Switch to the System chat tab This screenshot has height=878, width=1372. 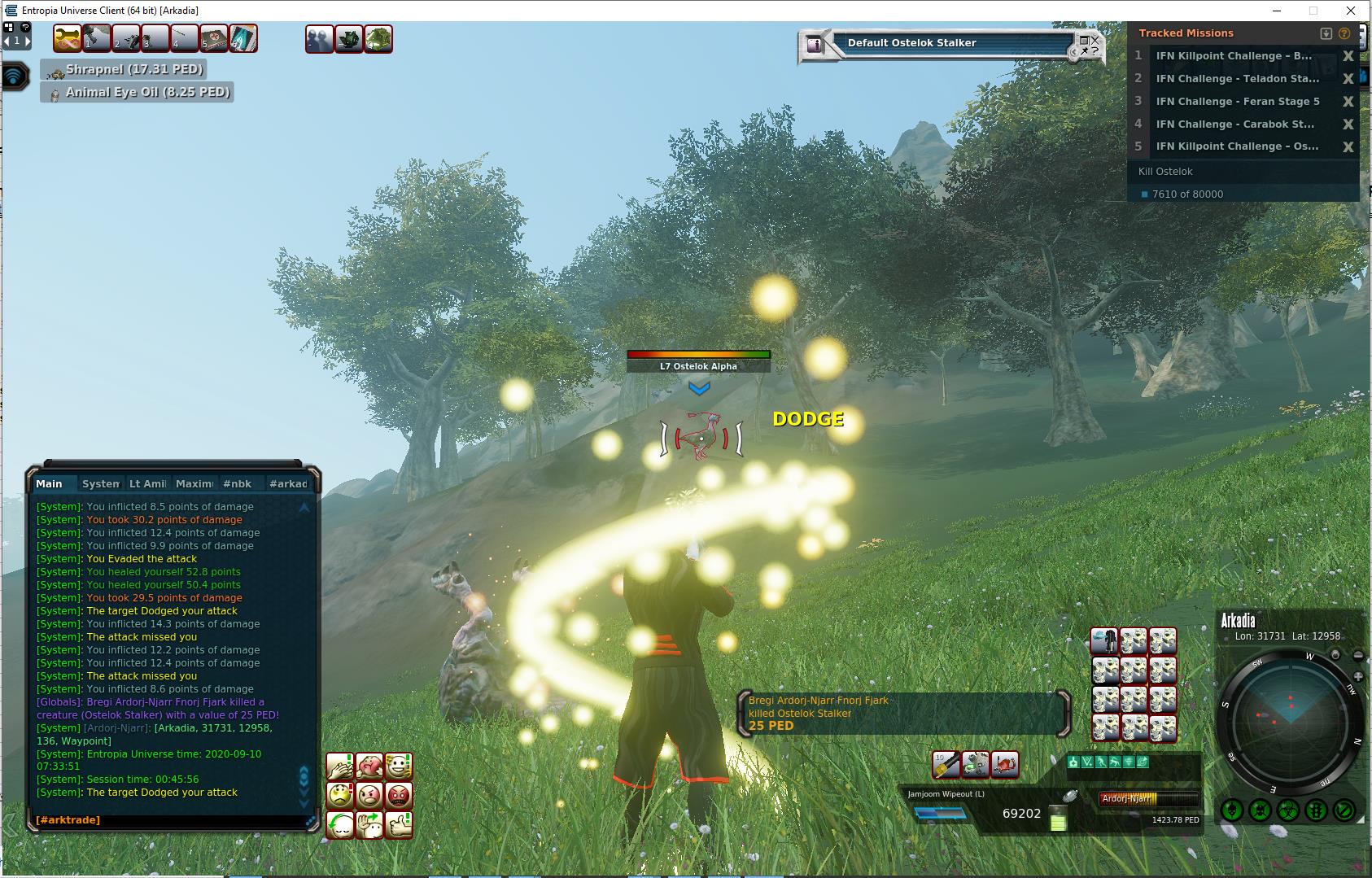click(101, 483)
